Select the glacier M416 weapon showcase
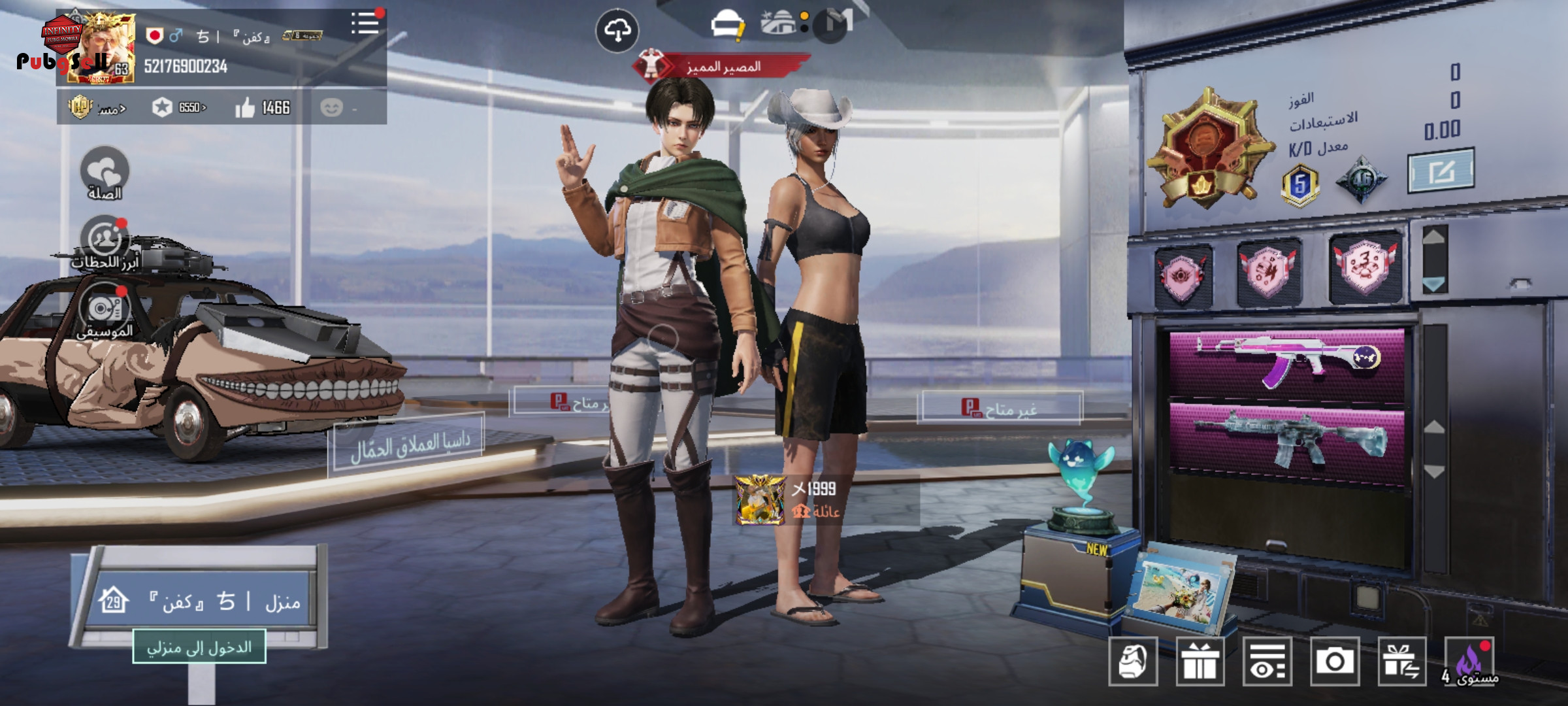The image size is (1568, 706). (1286, 437)
